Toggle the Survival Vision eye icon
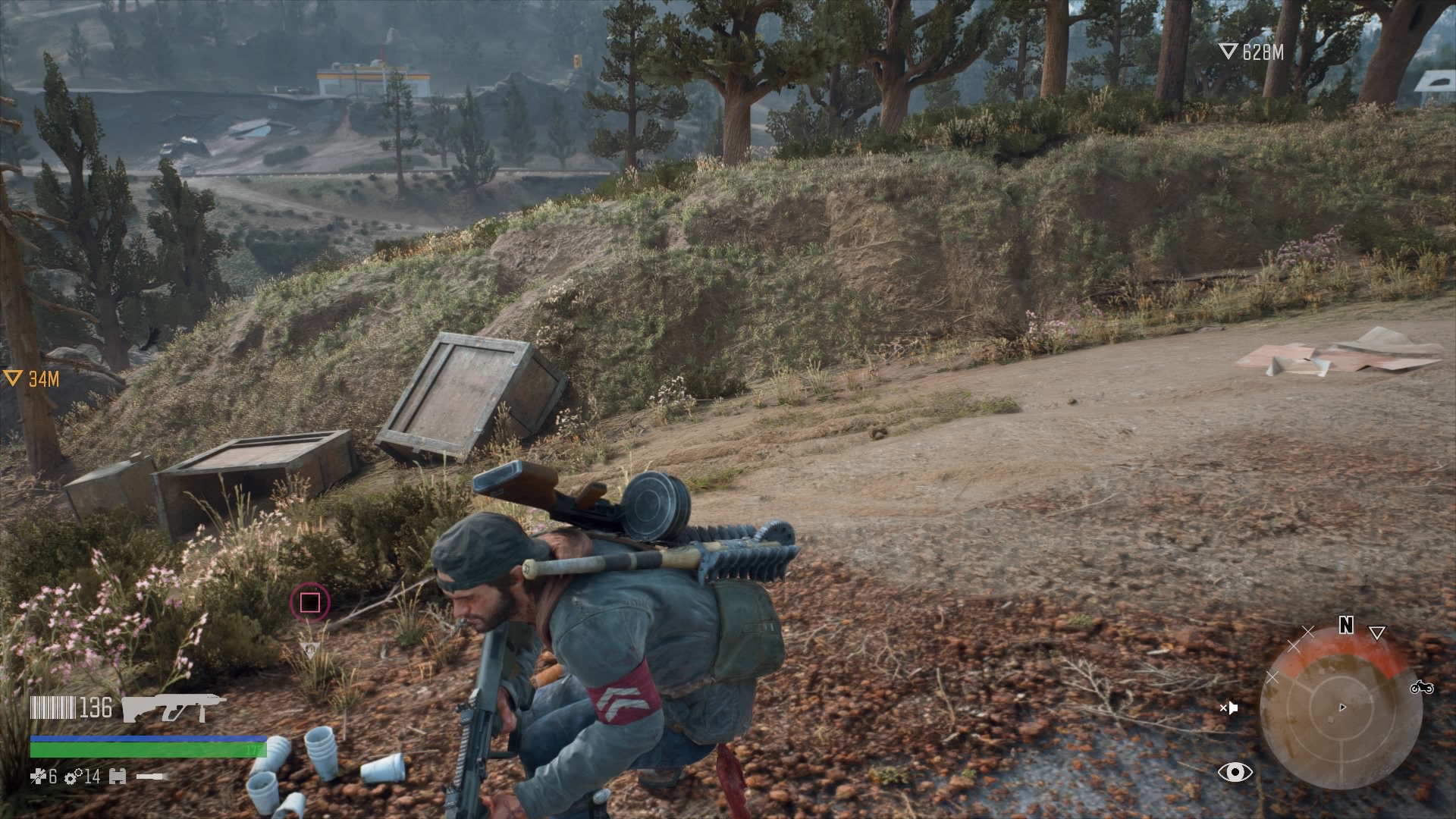 (1235, 773)
